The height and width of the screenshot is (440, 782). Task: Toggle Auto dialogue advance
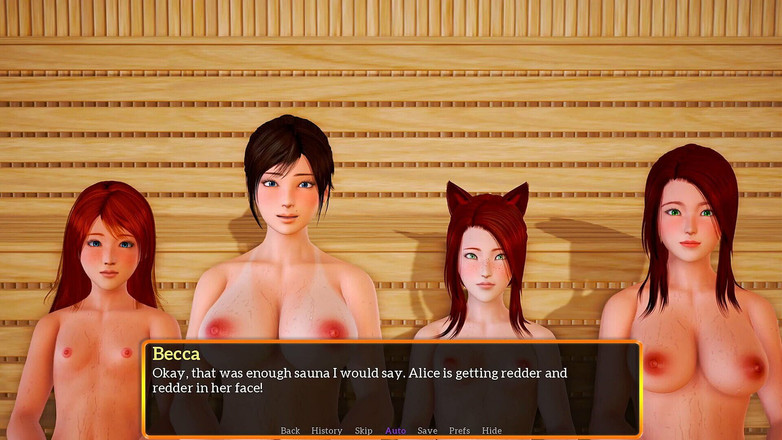click(x=395, y=431)
